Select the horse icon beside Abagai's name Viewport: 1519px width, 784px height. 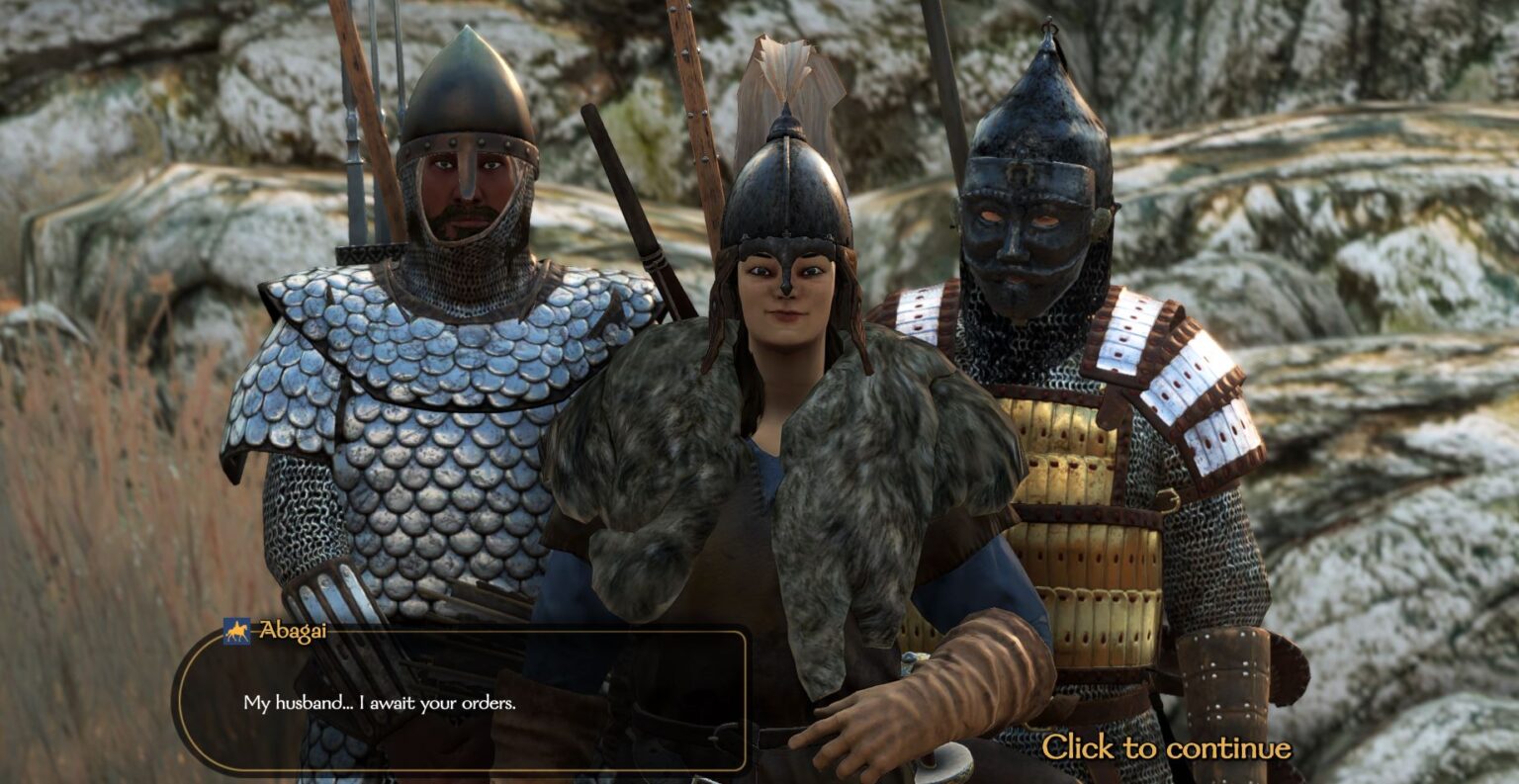236,631
